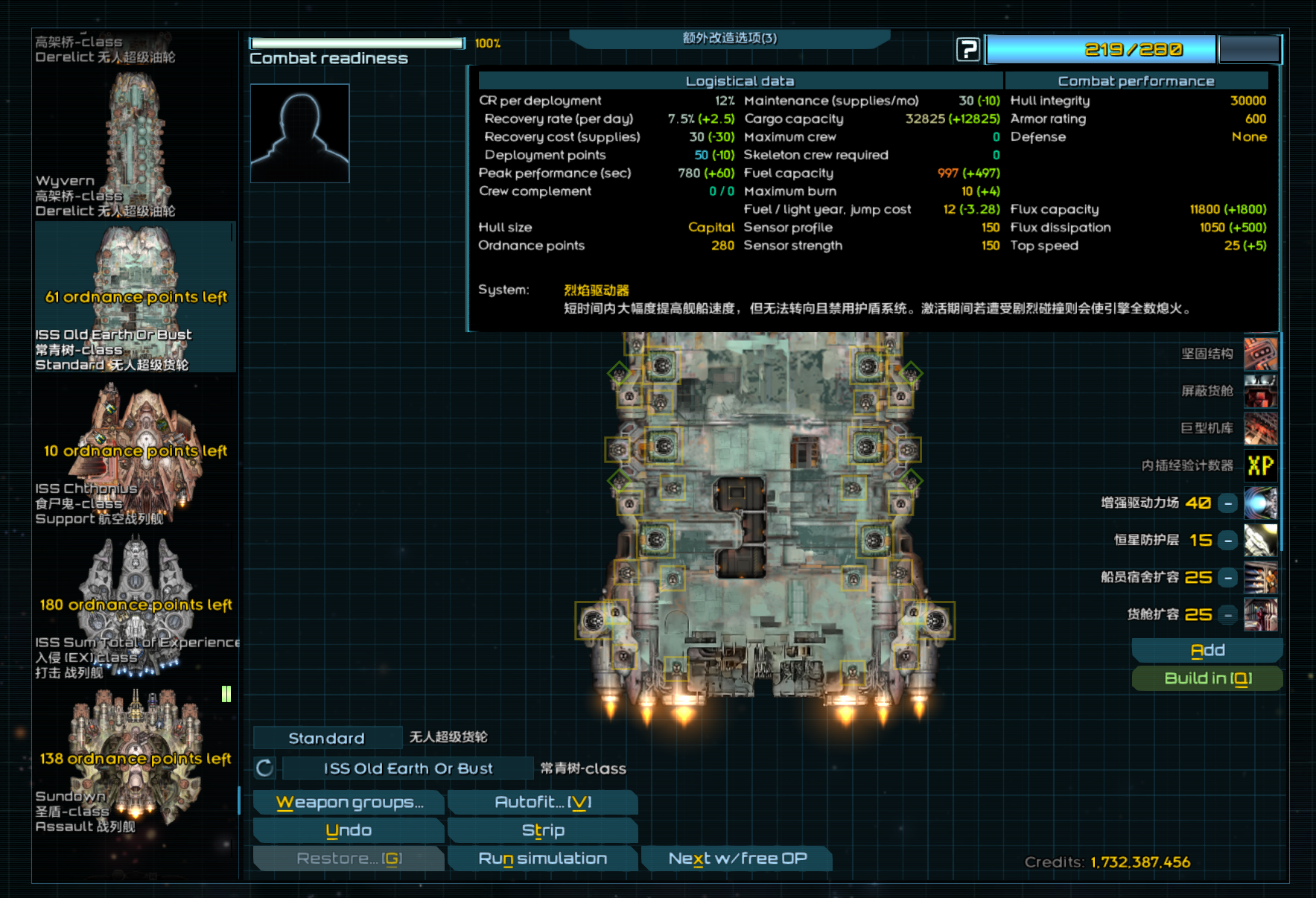The height and width of the screenshot is (898, 1316).
Task: Randomize ship name with refresh icon
Action: click(x=265, y=768)
